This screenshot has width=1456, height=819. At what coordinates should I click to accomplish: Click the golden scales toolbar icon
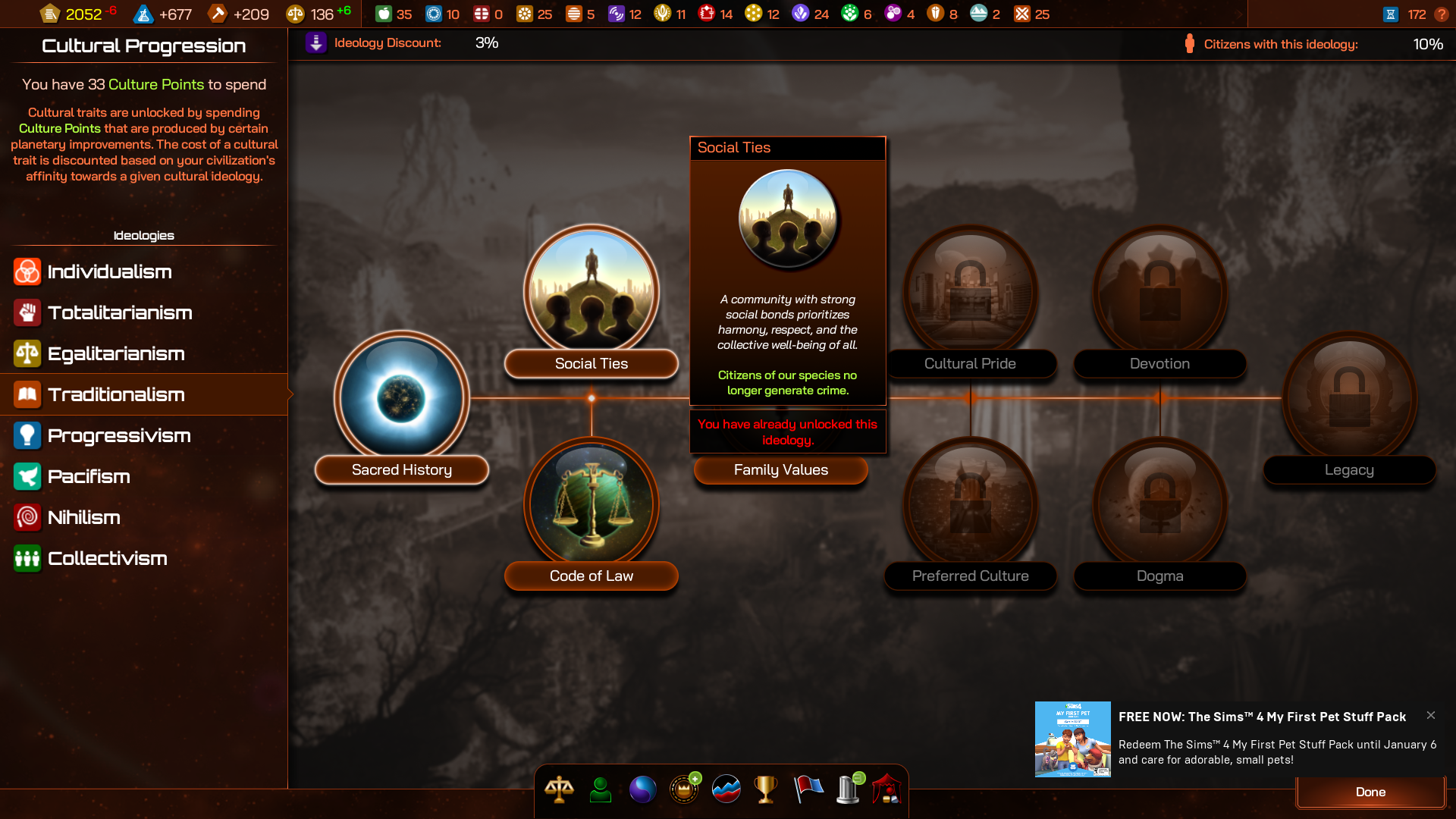(x=559, y=789)
